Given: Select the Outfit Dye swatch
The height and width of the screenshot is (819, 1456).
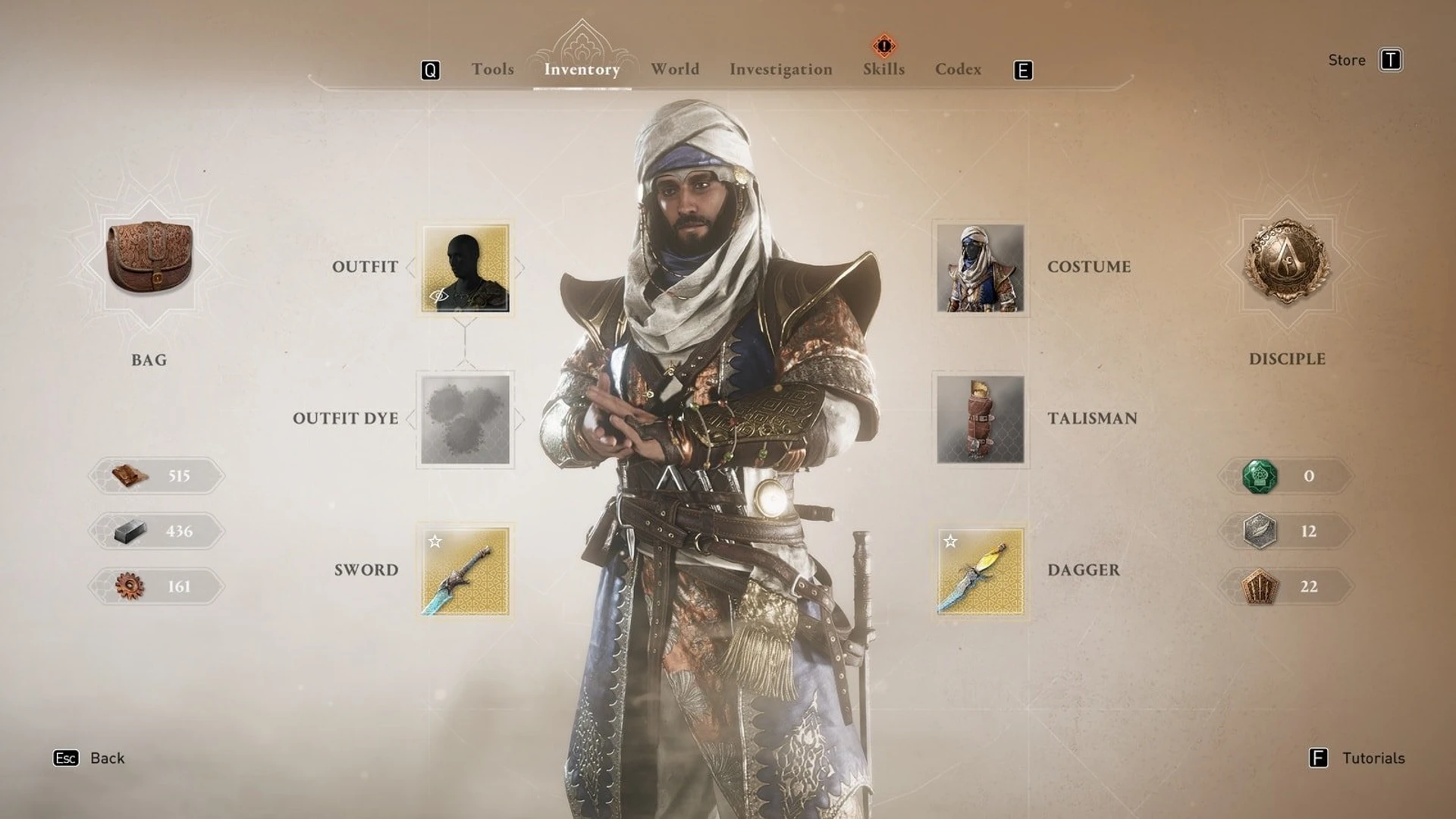Looking at the screenshot, I should [x=465, y=418].
